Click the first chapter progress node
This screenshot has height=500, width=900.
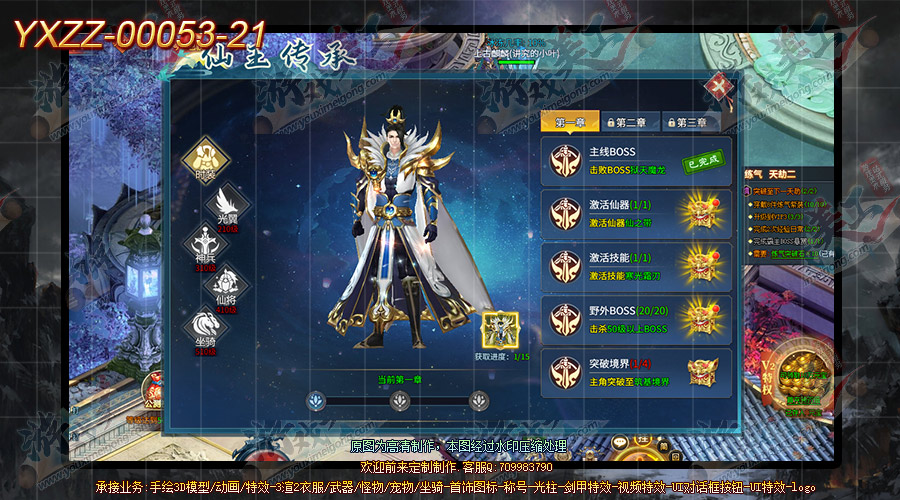tap(318, 400)
